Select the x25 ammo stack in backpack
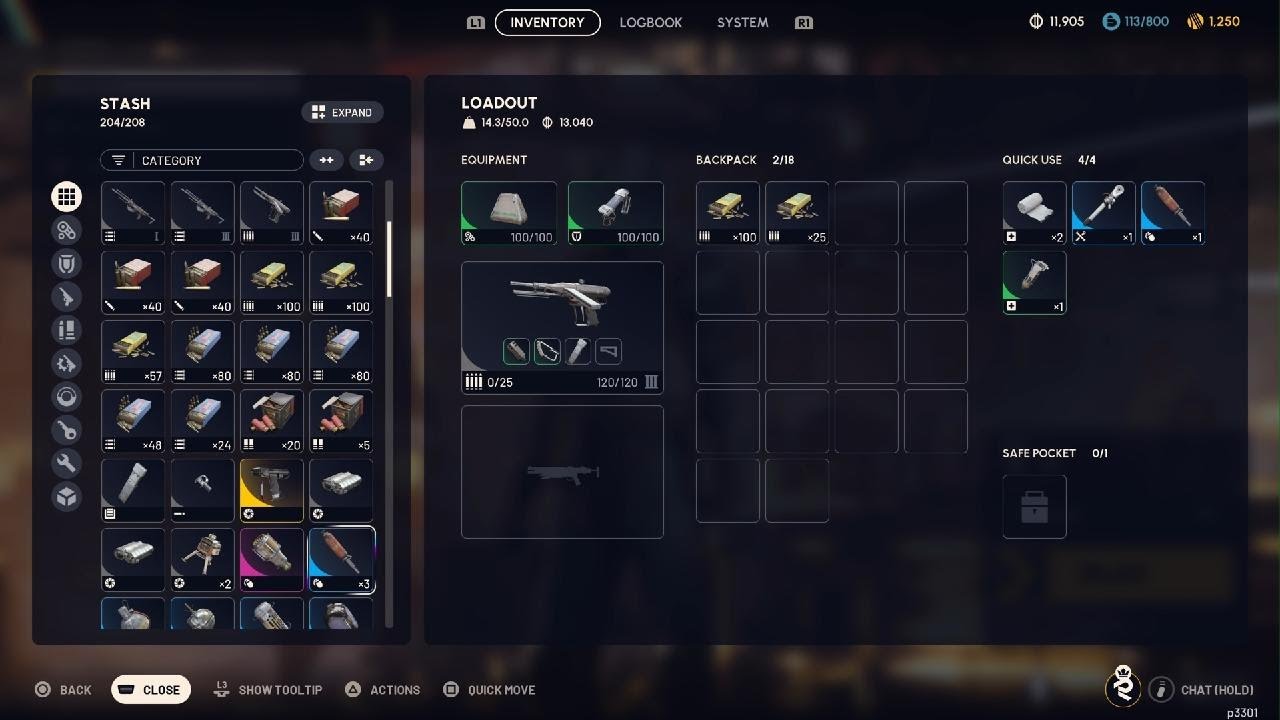 point(797,213)
